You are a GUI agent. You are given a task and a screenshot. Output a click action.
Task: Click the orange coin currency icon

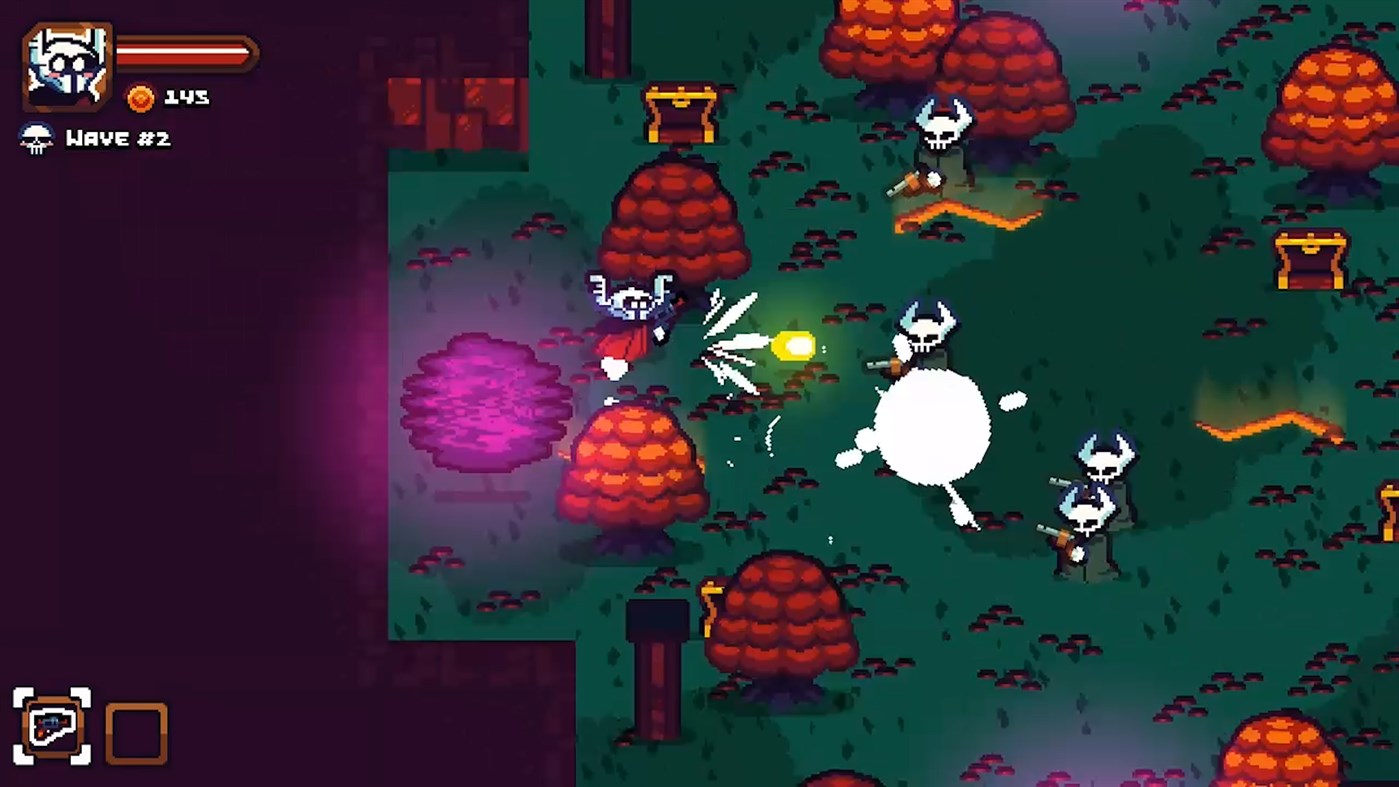(141, 98)
